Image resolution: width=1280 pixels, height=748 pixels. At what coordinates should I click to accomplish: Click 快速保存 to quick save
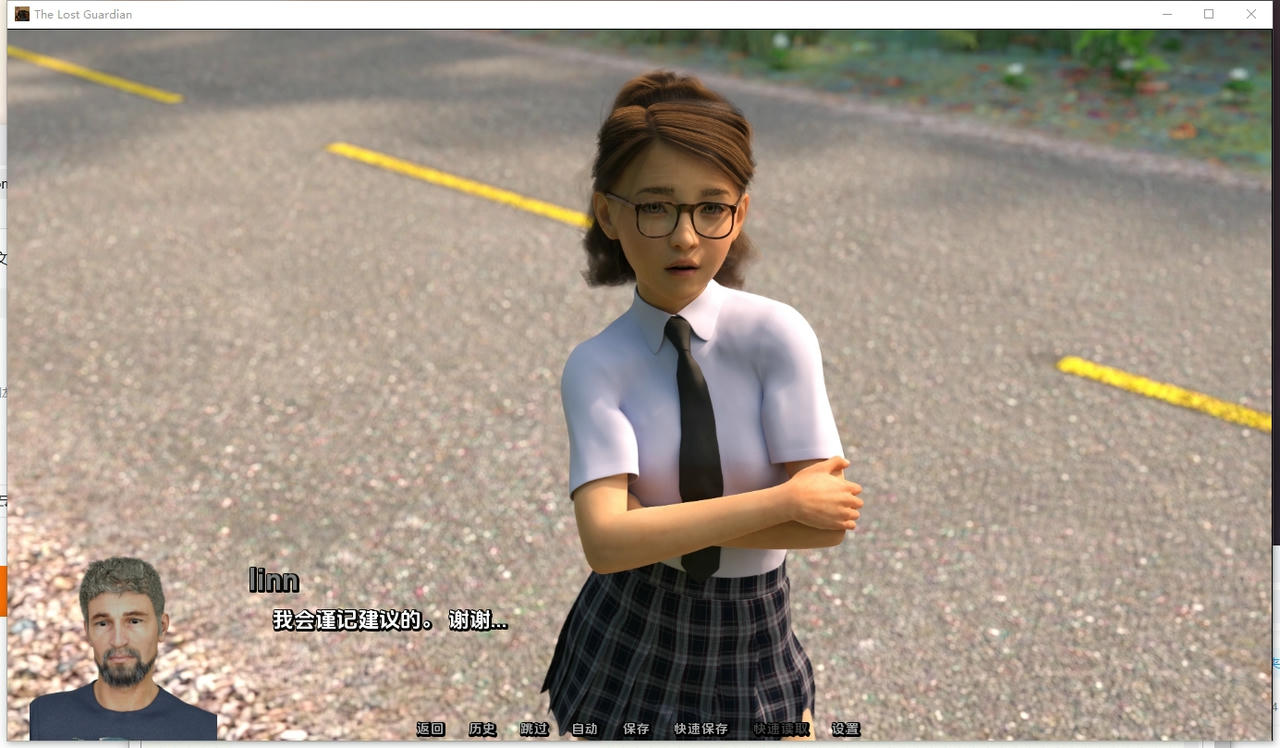[x=700, y=729]
